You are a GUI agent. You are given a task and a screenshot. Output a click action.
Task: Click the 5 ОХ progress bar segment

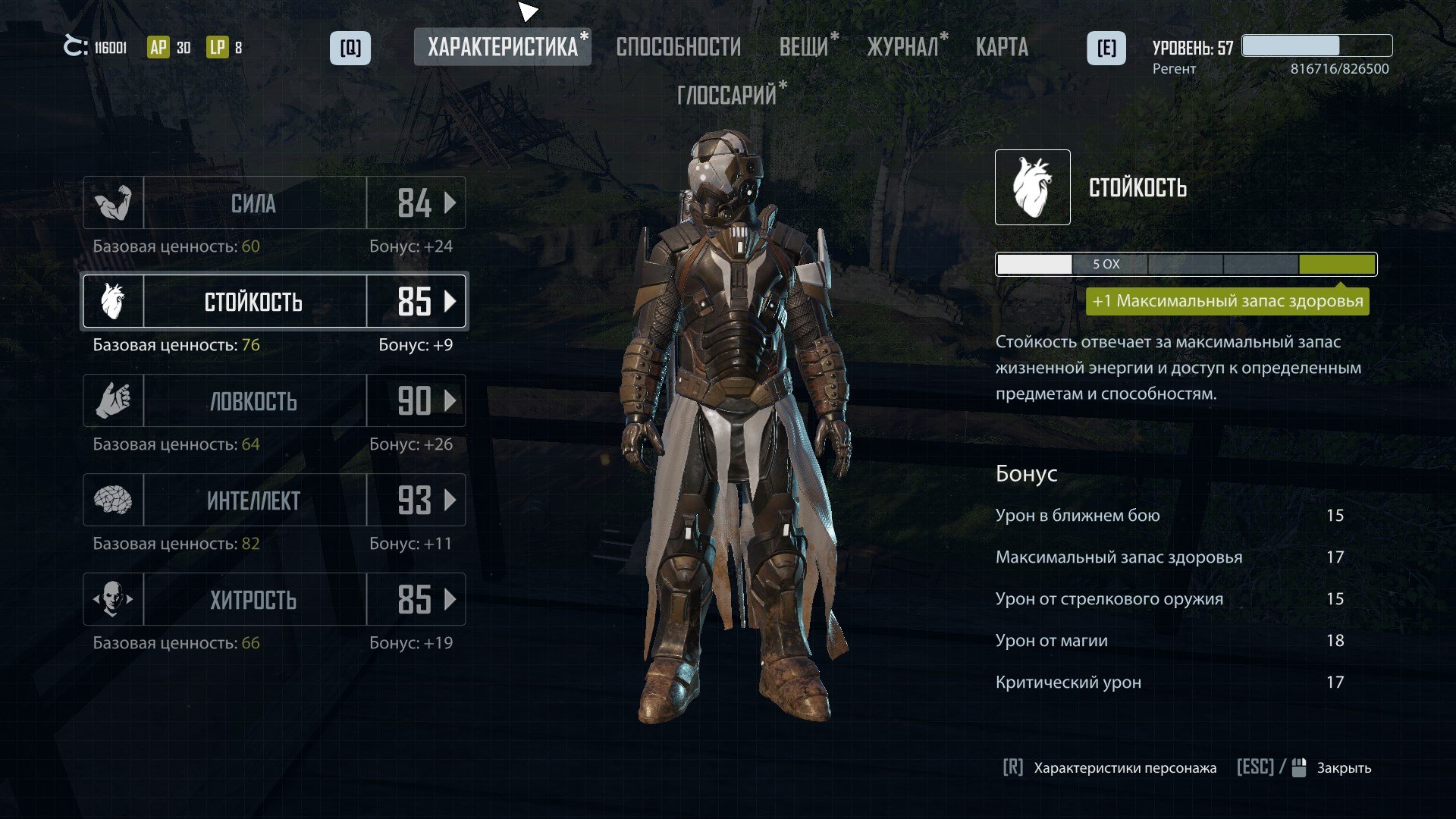[1104, 264]
